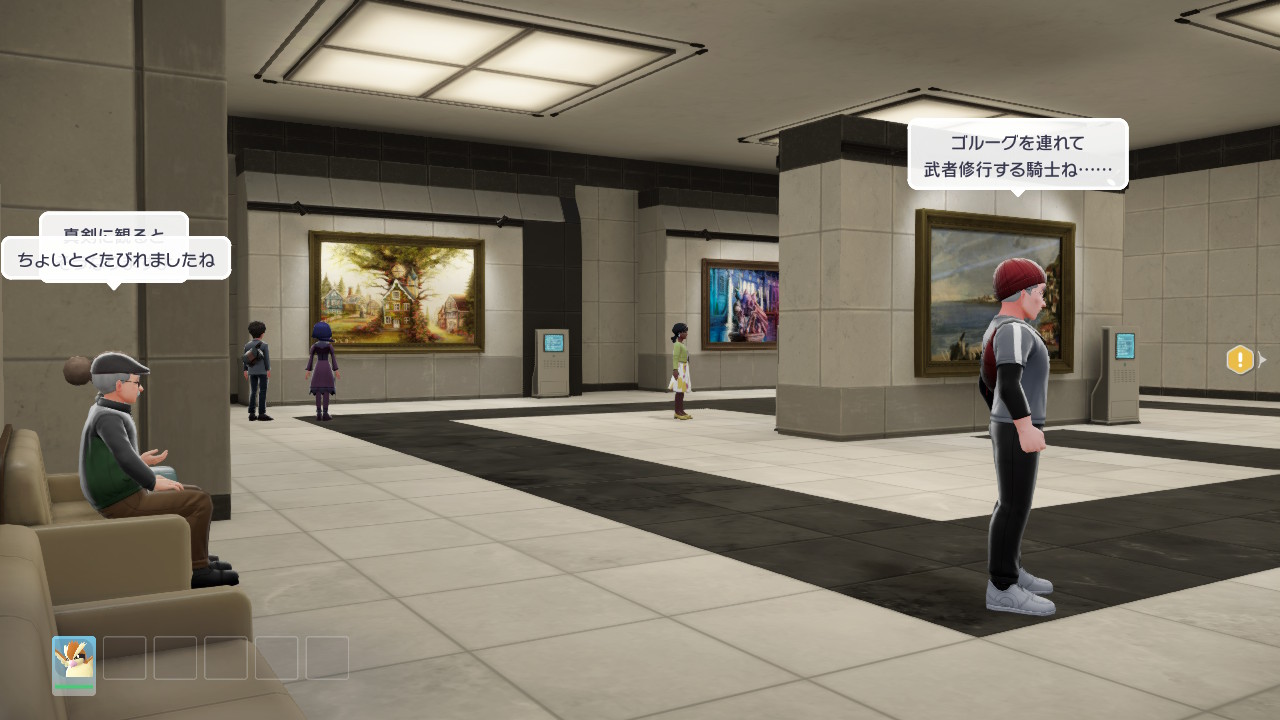Screen dimensions: 1280x720
Task: Click the third empty party slot
Action: pos(225,658)
